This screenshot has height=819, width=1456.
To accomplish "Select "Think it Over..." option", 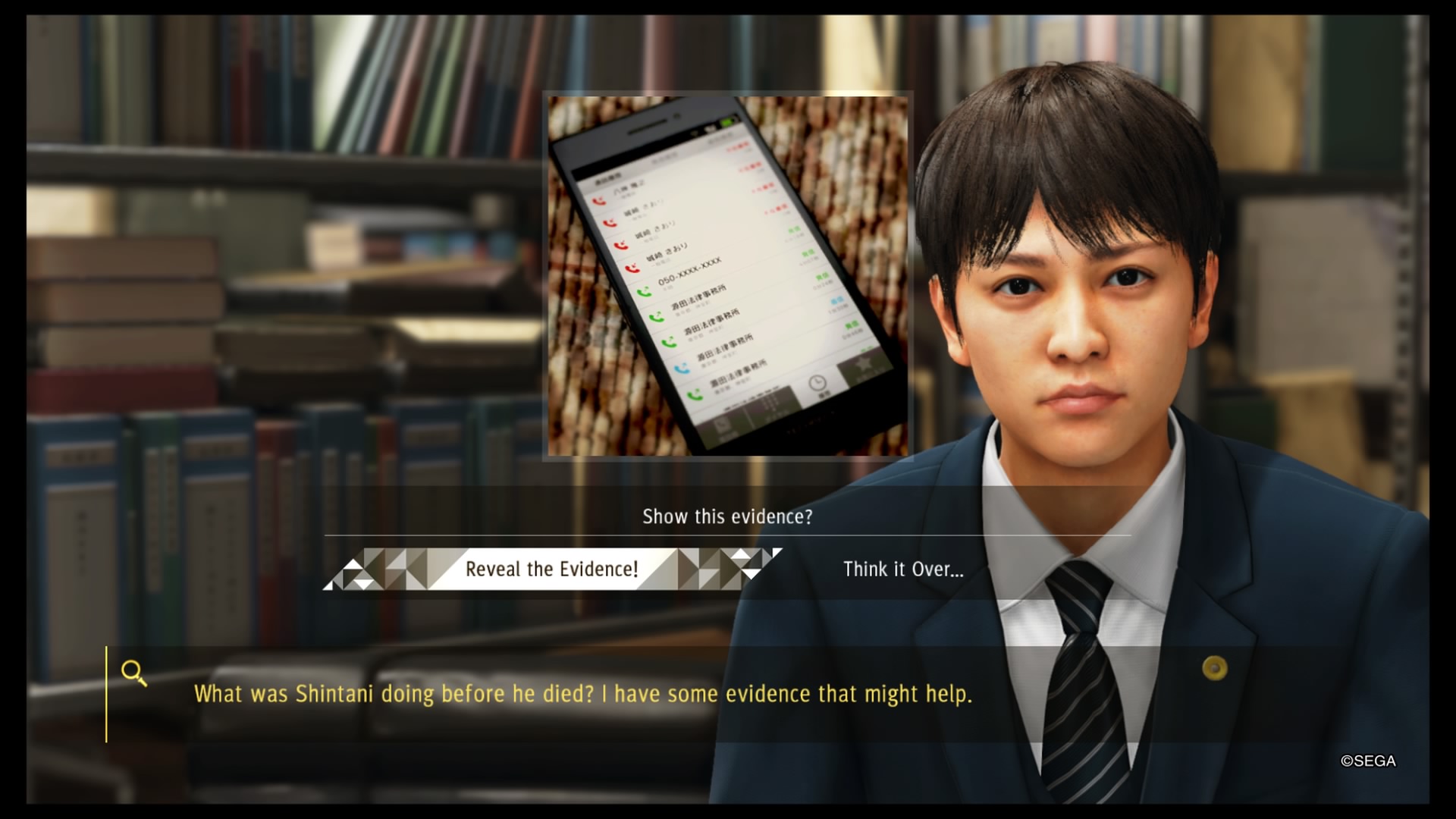I will tap(903, 570).
